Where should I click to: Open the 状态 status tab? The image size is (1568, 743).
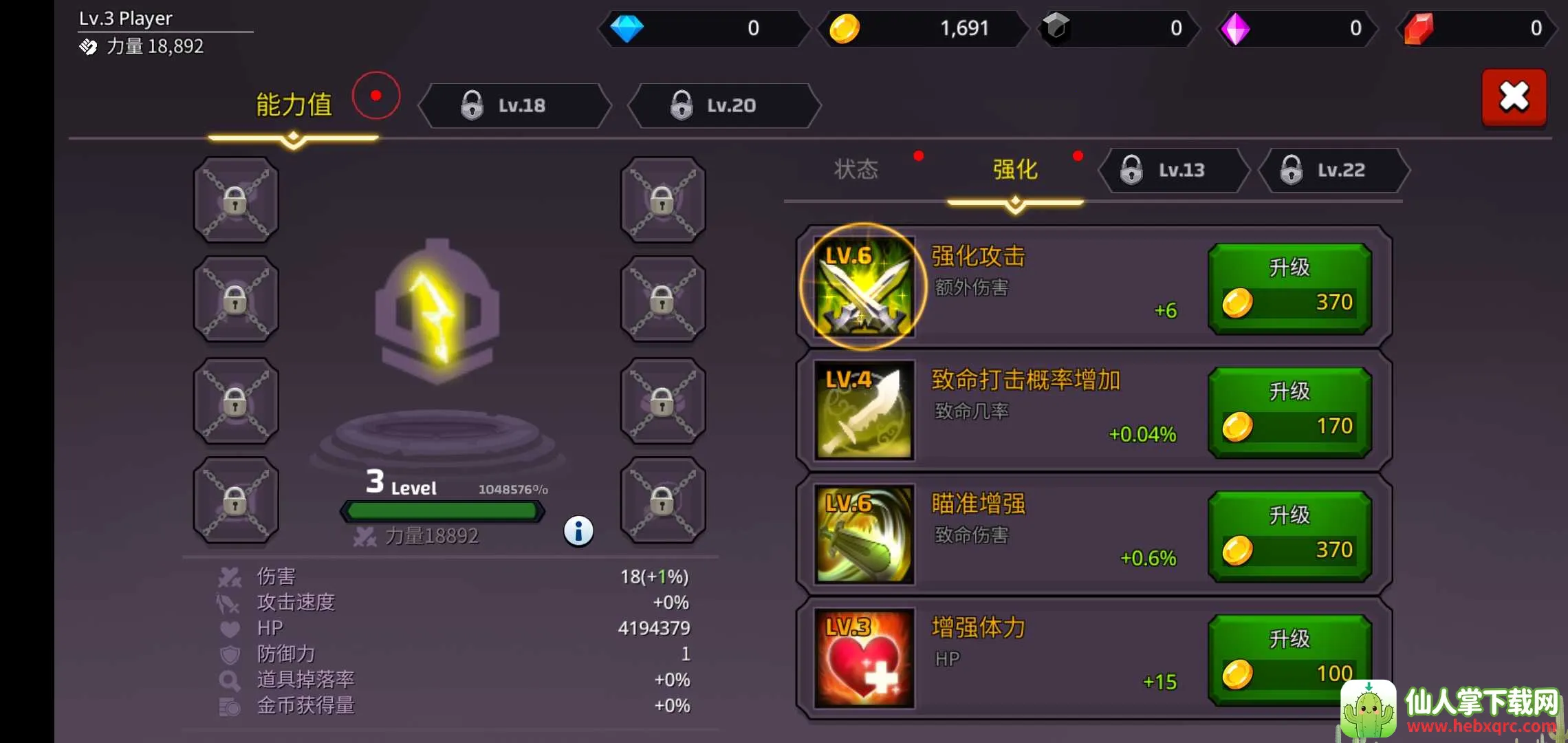click(x=856, y=169)
